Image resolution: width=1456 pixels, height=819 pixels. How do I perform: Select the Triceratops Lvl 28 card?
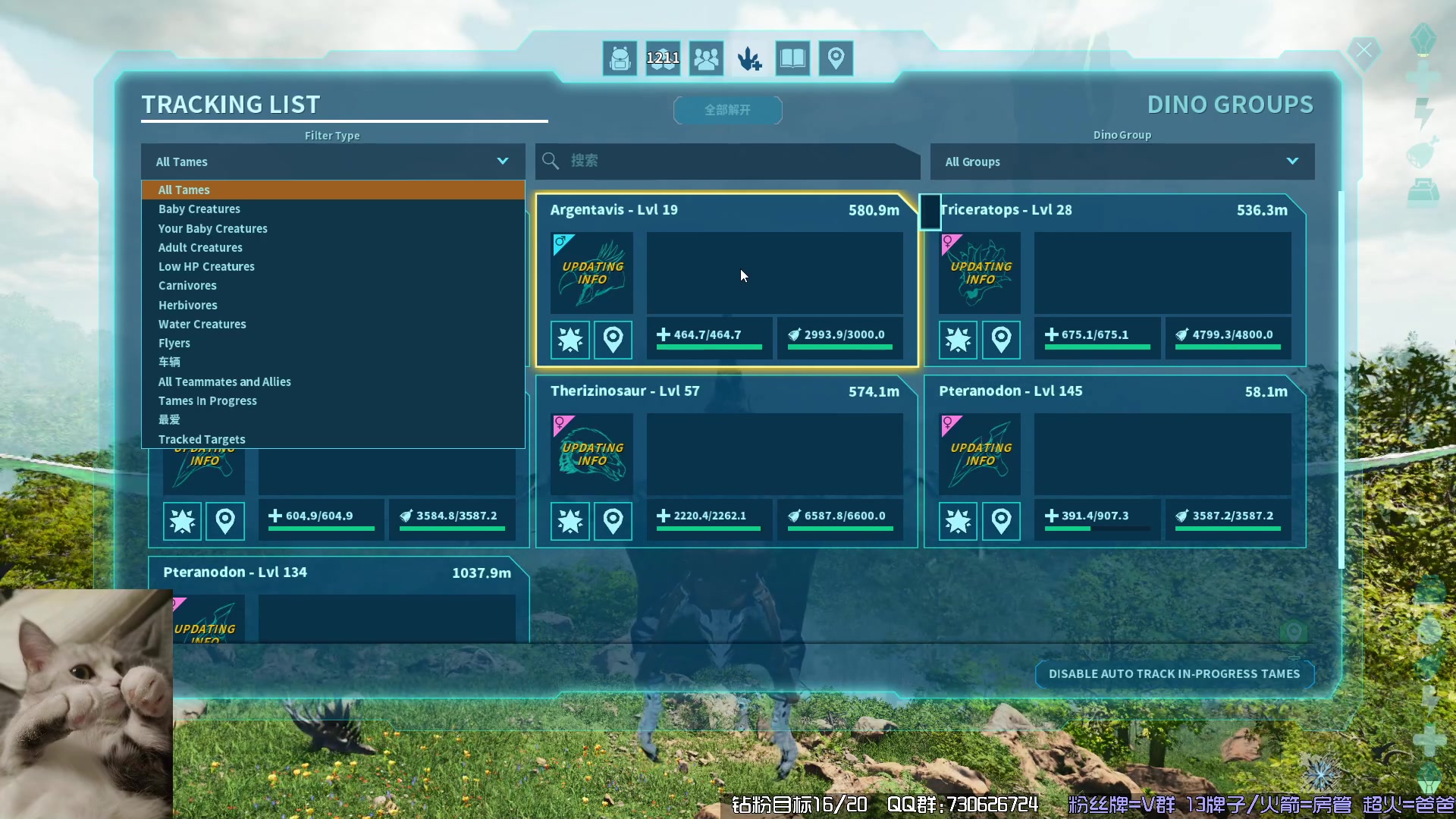1162,271
